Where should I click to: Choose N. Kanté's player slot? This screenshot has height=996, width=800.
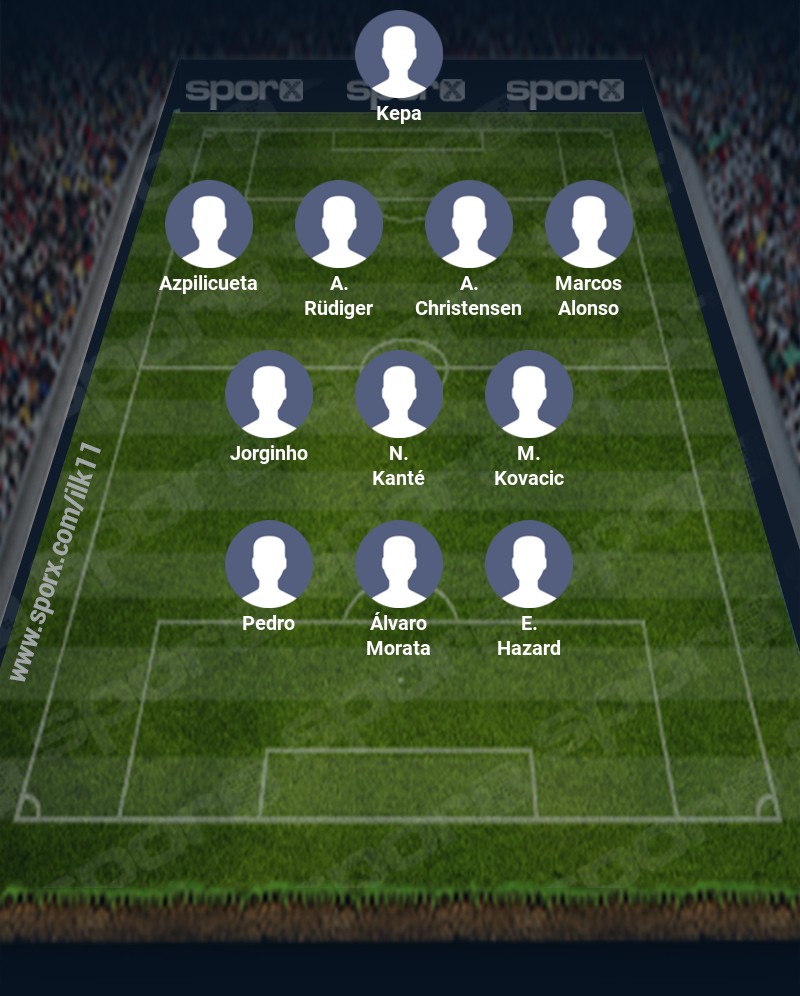point(399,394)
